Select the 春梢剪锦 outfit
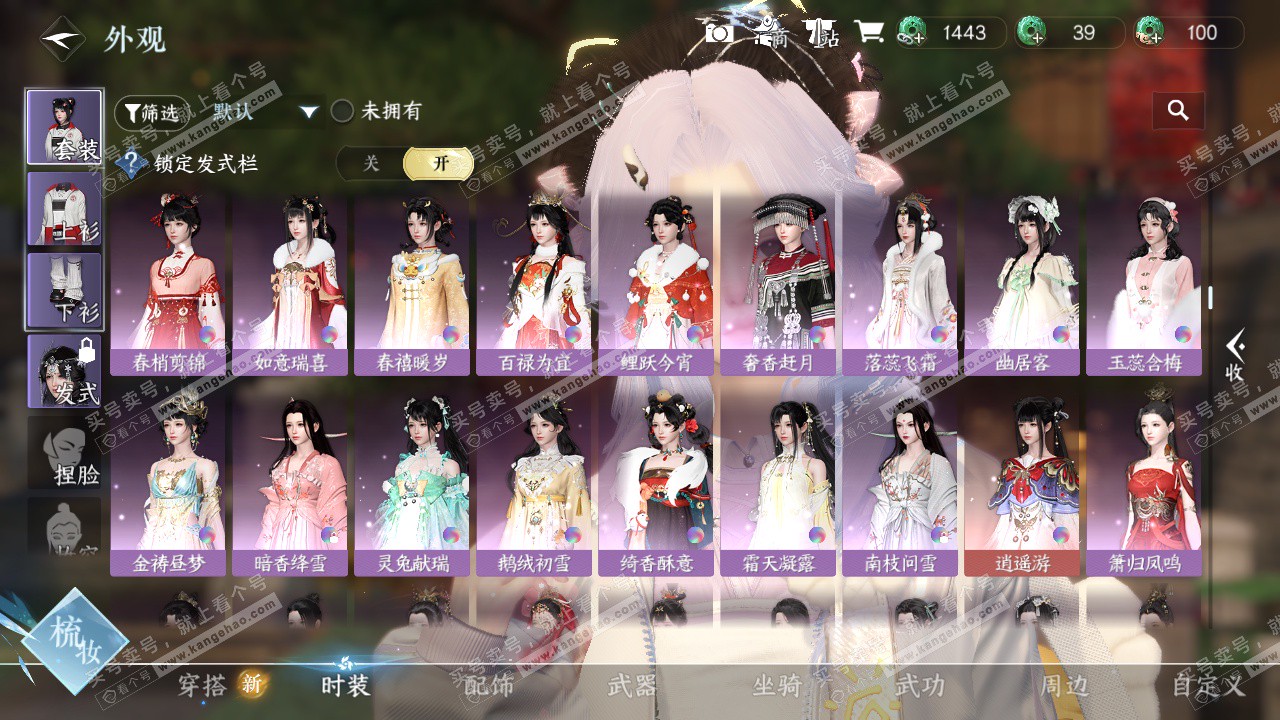The height and width of the screenshot is (720, 1280). pyautogui.click(x=168, y=285)
